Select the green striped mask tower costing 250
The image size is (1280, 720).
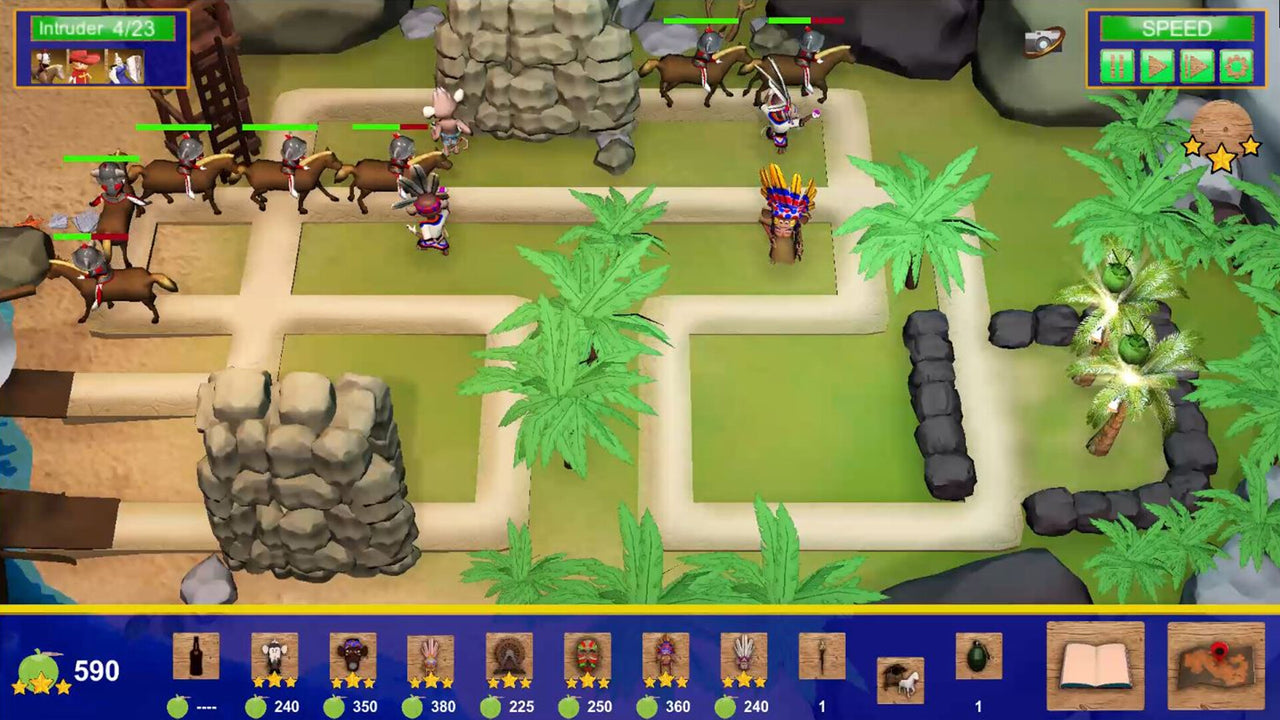586,655
